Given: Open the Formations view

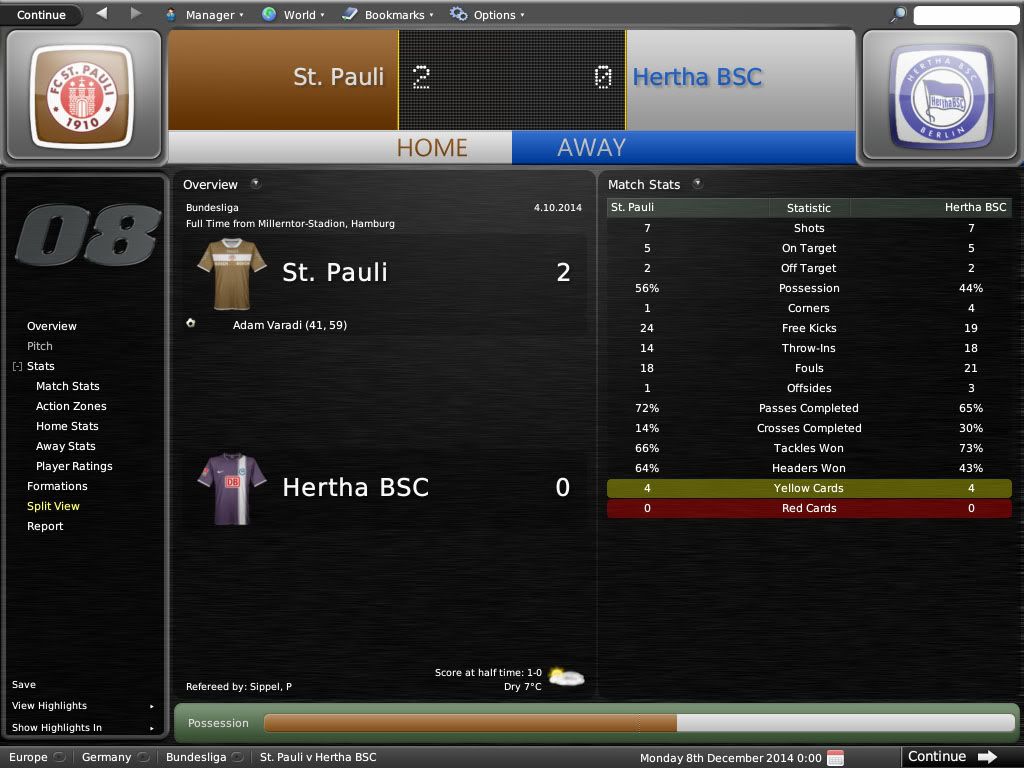Looking at the screenshot, I should click(x=57, y=486).
